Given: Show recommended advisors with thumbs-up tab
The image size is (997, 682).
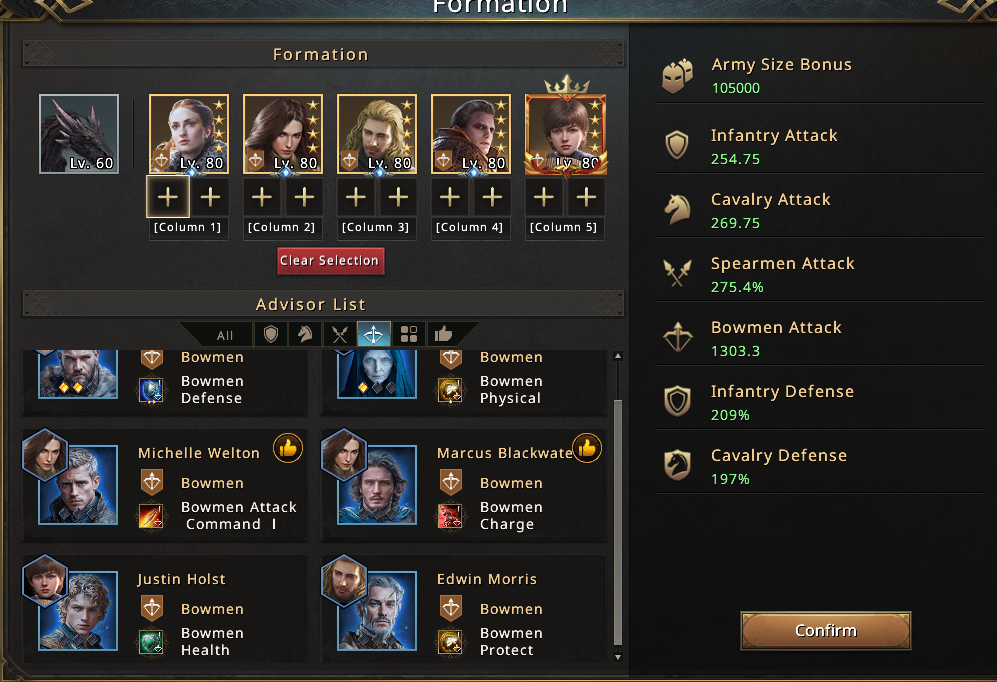Looking at the screenshot, I should tap(442, 334).
